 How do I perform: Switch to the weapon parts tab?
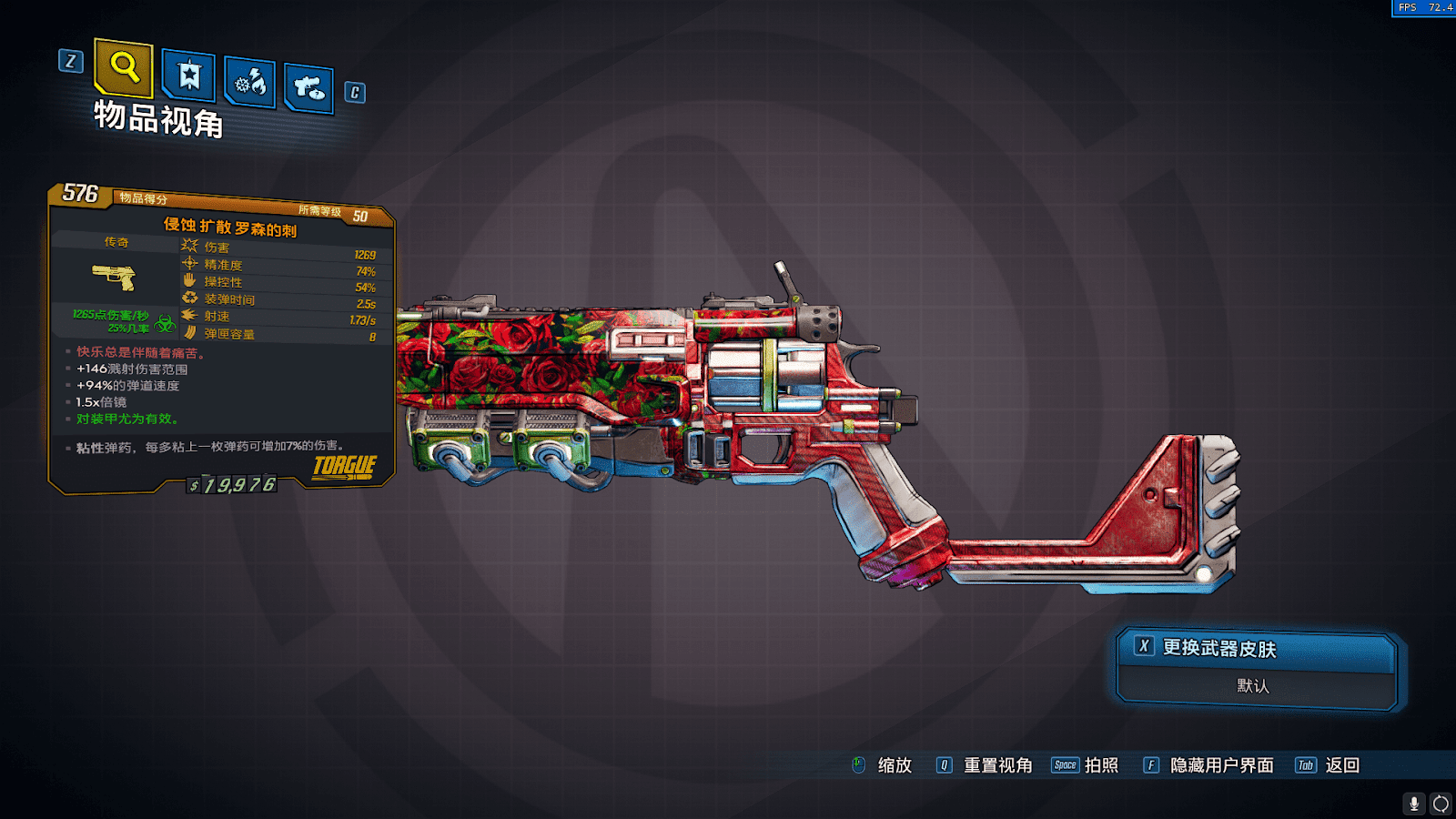click(x=308, y=88)
